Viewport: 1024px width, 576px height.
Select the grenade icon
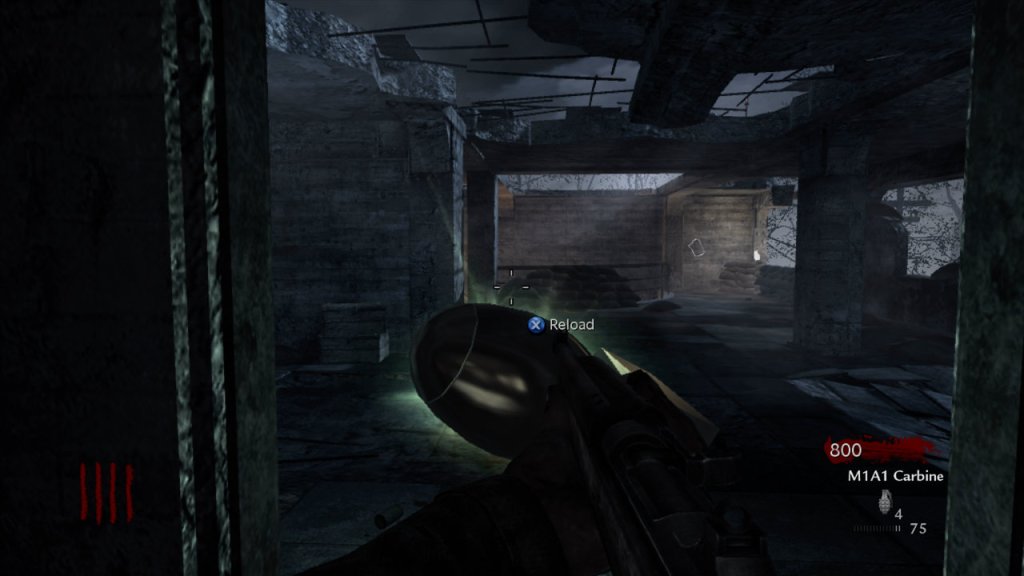coord(883,502)
